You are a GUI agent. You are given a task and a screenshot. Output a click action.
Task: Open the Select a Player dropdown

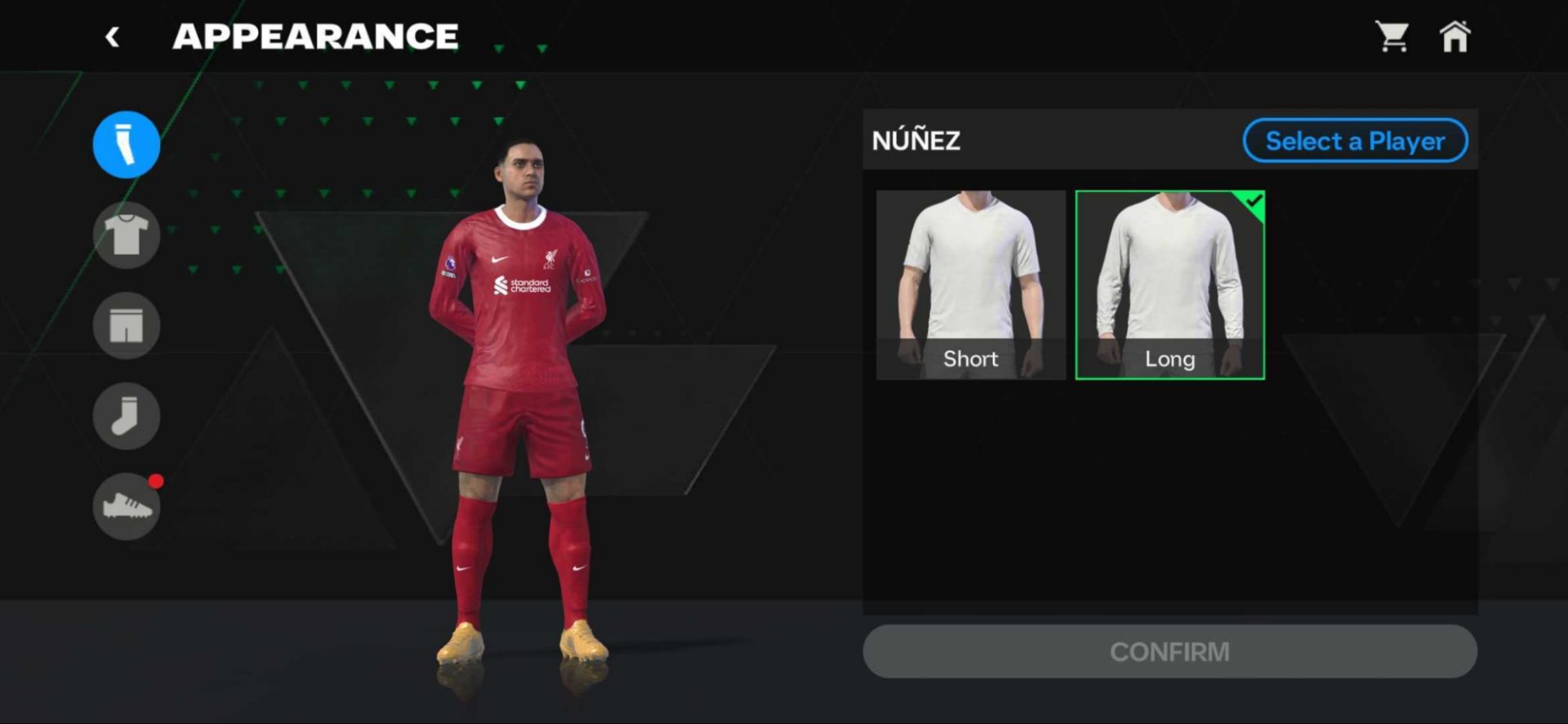[1356, 141]
